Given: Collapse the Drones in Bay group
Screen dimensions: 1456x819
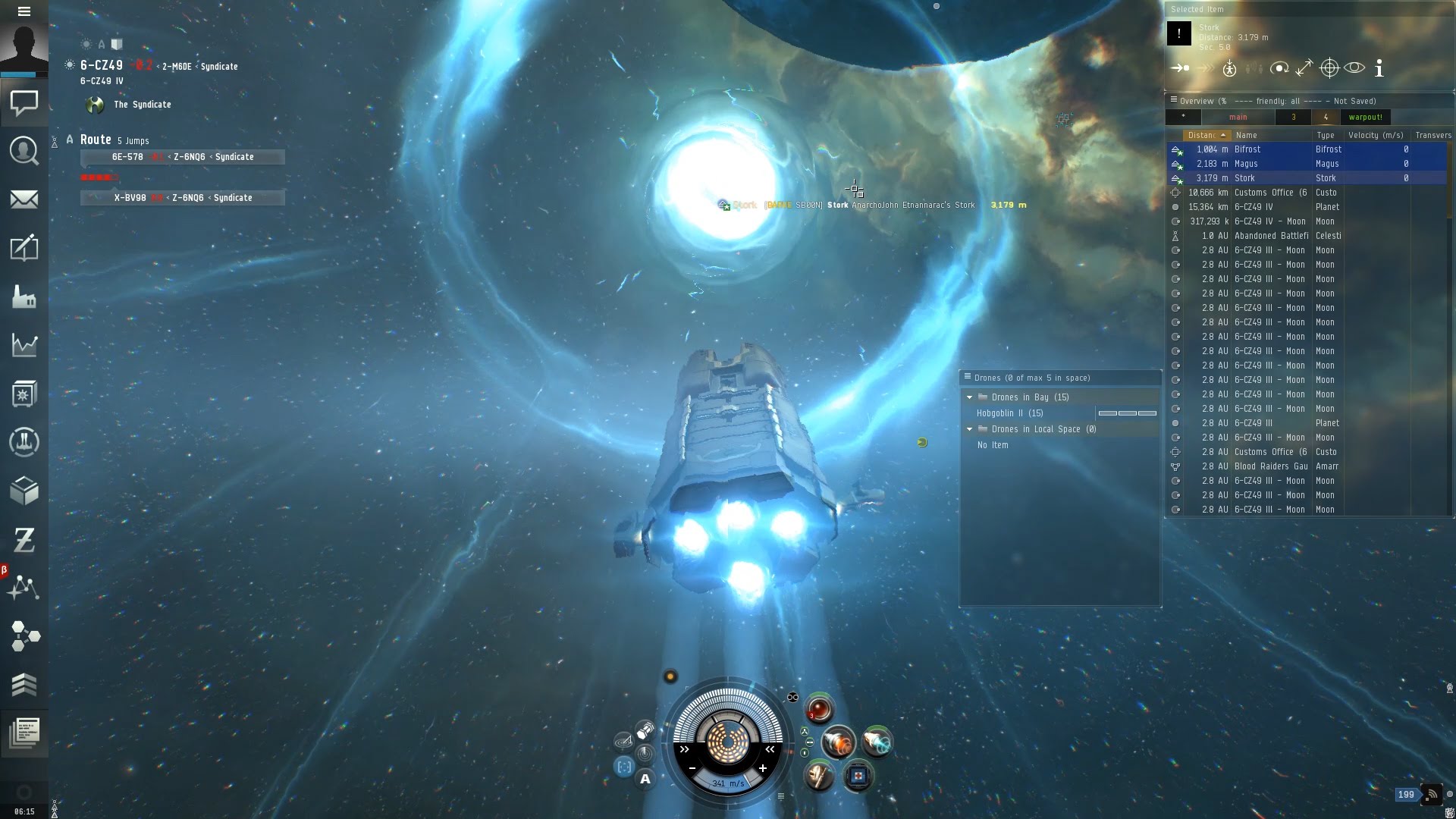Looking at the screenshot, I should tap(969, 397).
